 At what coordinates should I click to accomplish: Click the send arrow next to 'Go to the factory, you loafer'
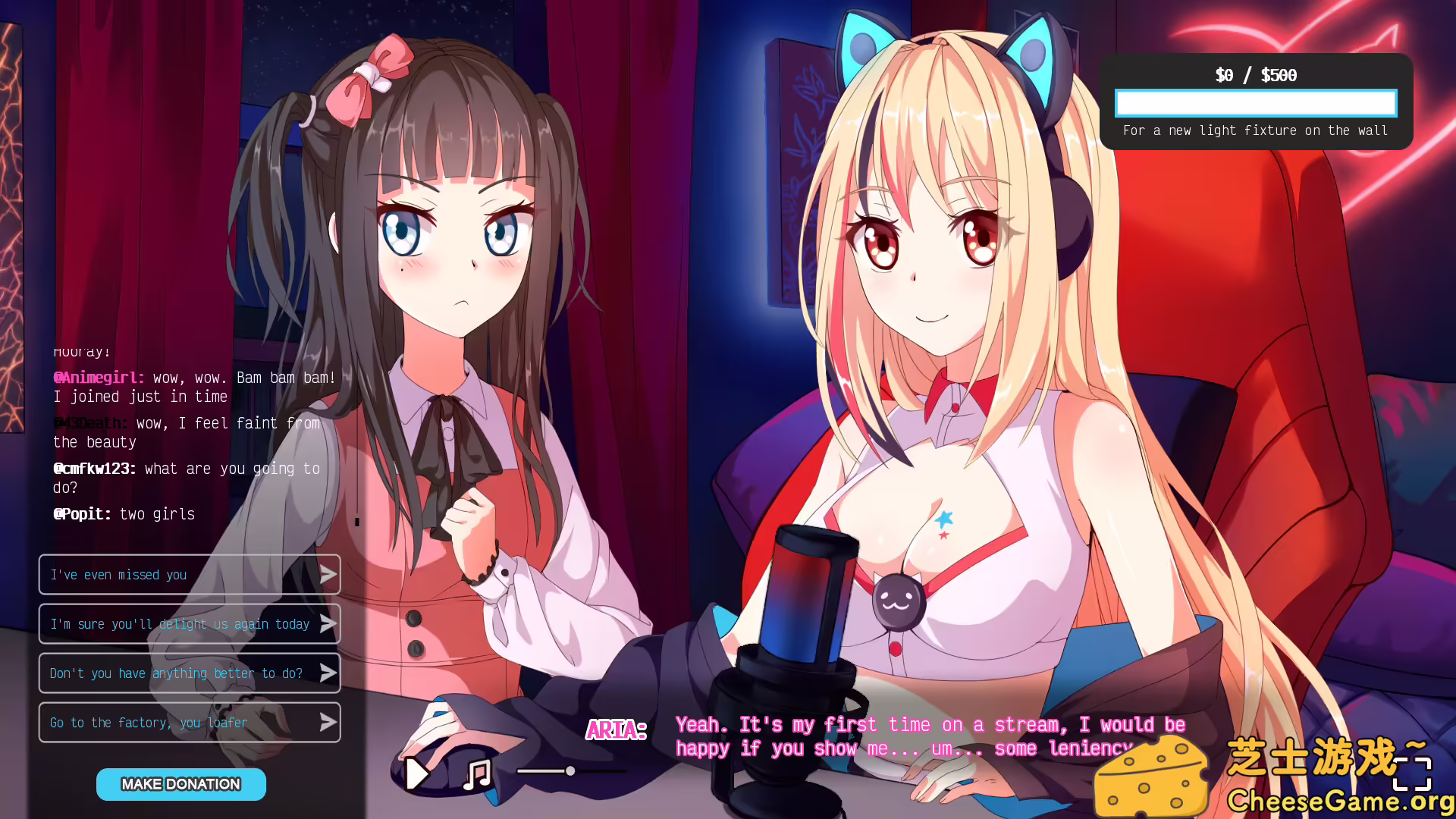(x=328, y=722)
